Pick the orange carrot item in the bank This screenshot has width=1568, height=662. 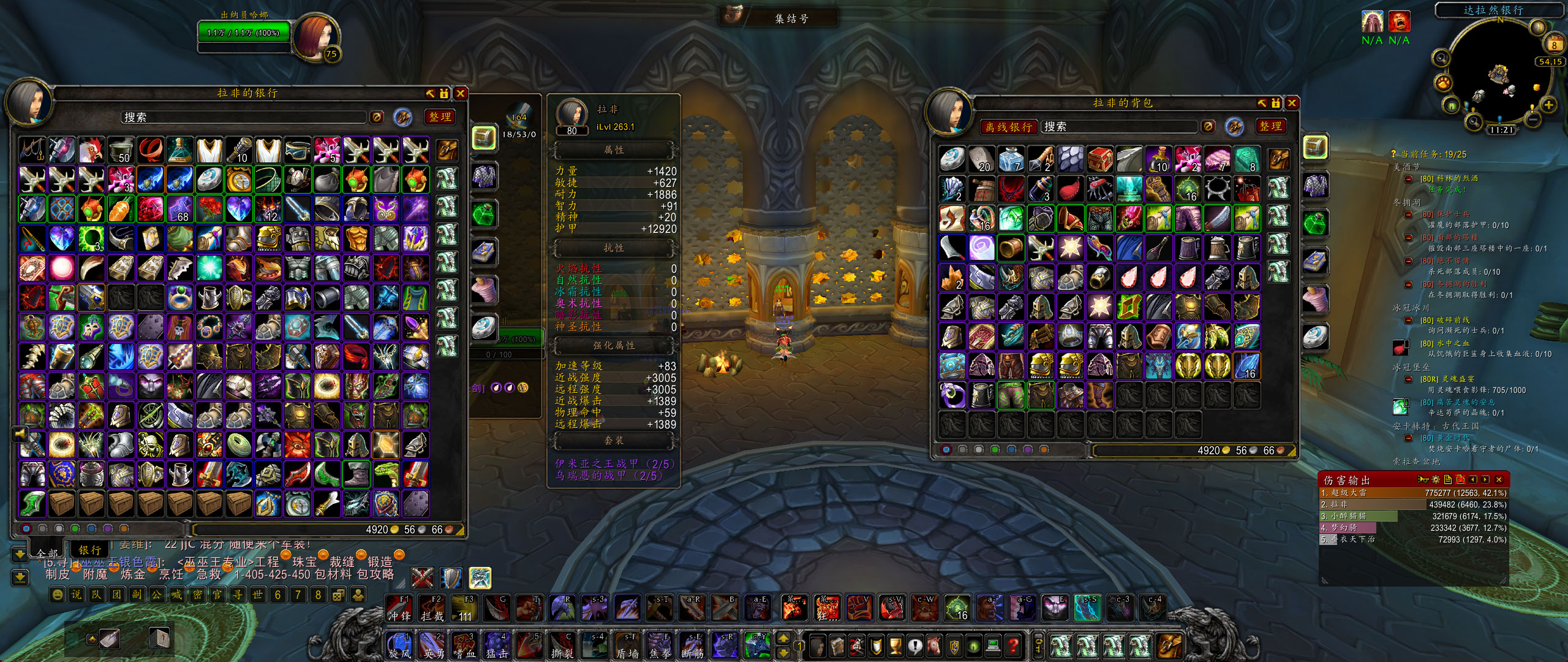[121, 210]
